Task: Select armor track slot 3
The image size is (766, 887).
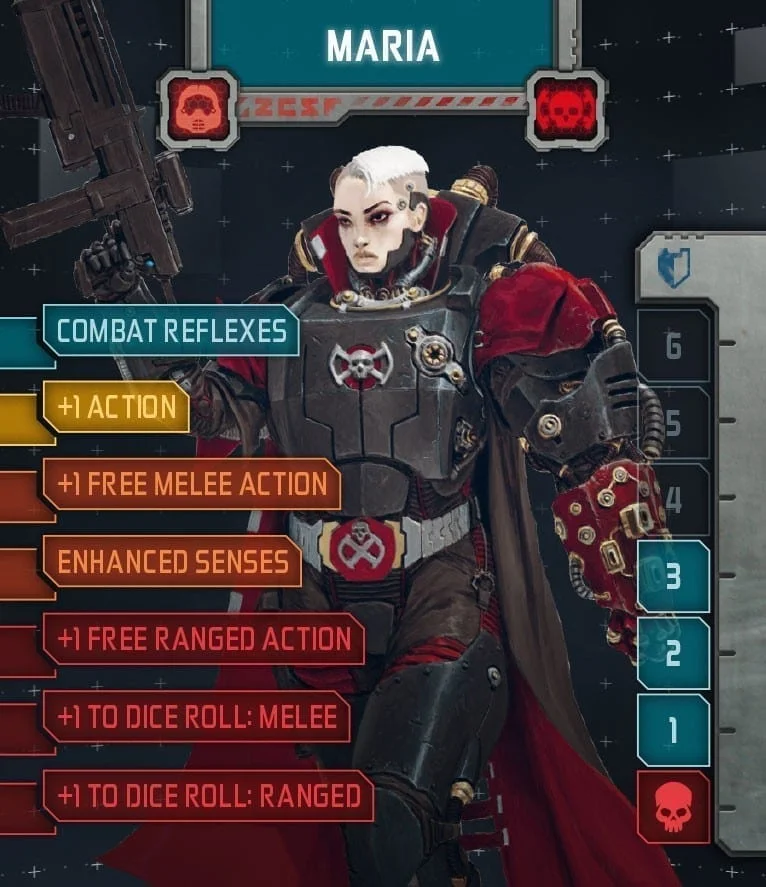Action: tap(673, 577)
